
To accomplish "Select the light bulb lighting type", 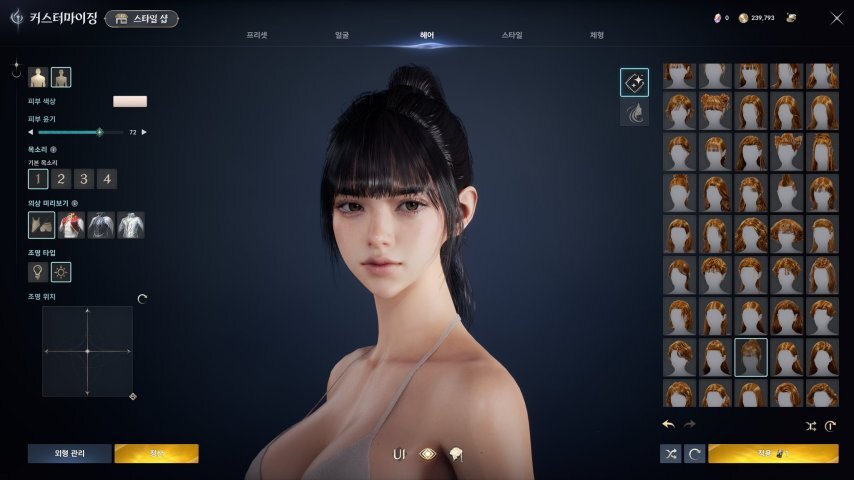I will click(38, 271).
